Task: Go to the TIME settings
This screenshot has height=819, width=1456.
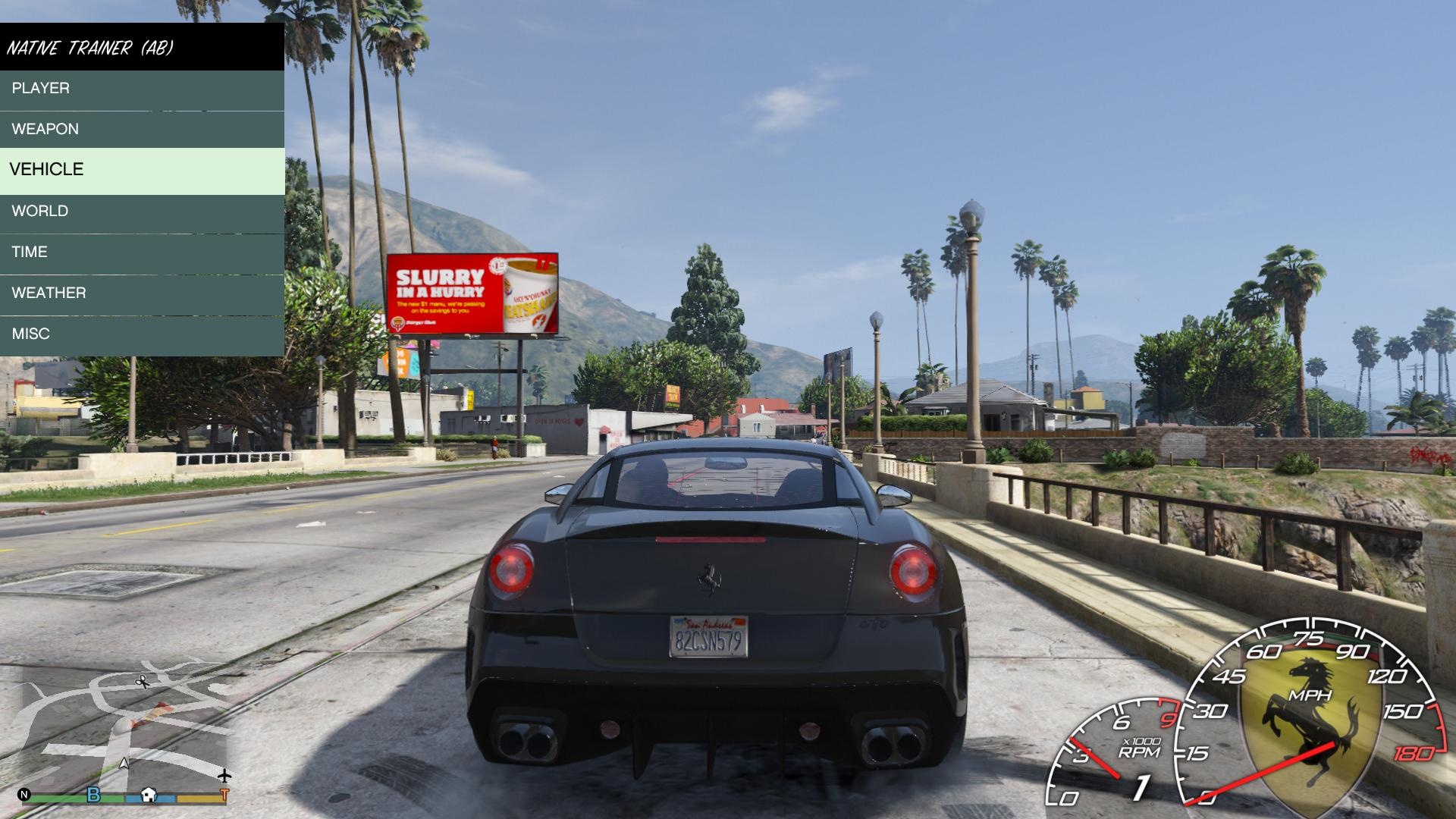Action: (x=142, y=253)
